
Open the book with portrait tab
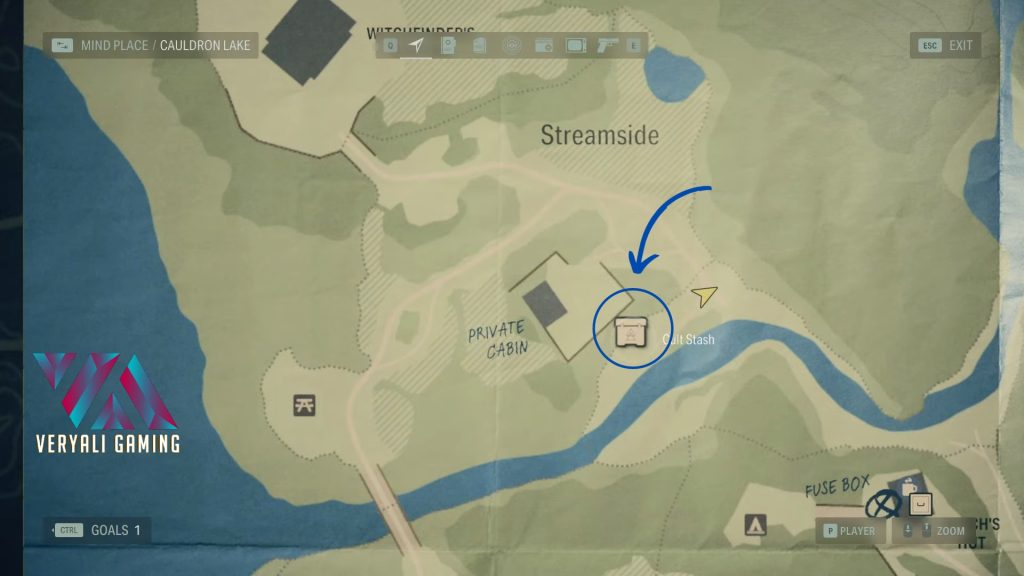448,45
